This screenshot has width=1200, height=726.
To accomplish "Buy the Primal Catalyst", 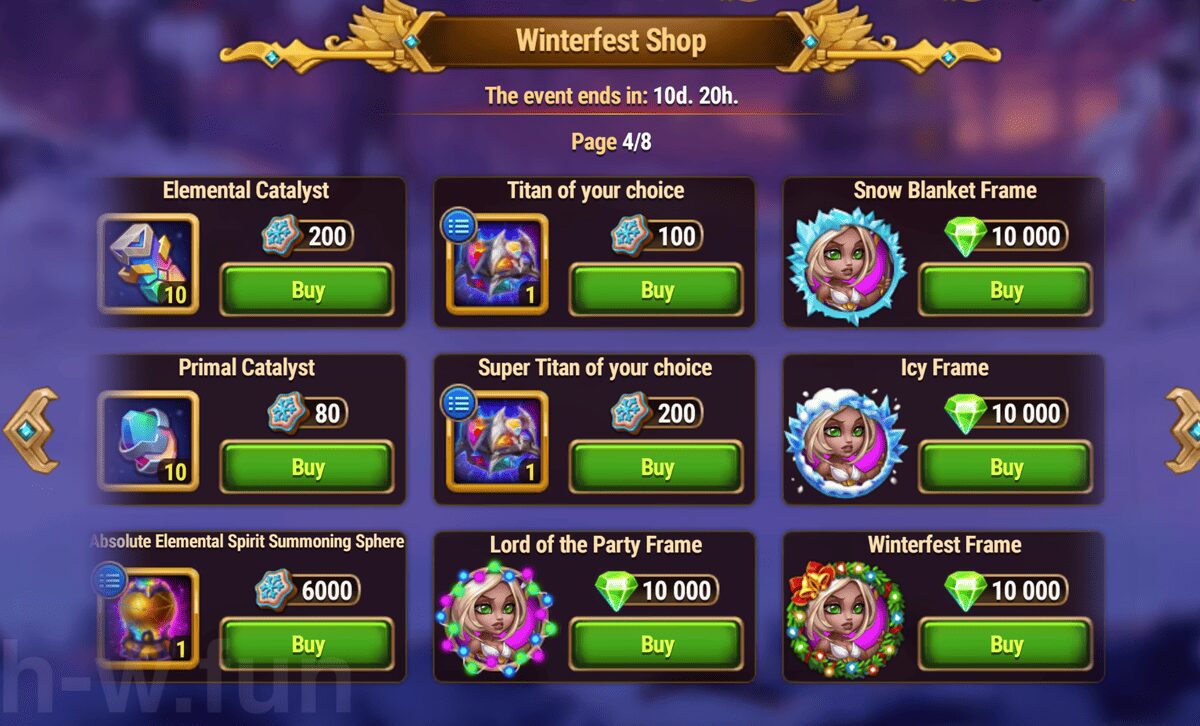I will point(306,467).
